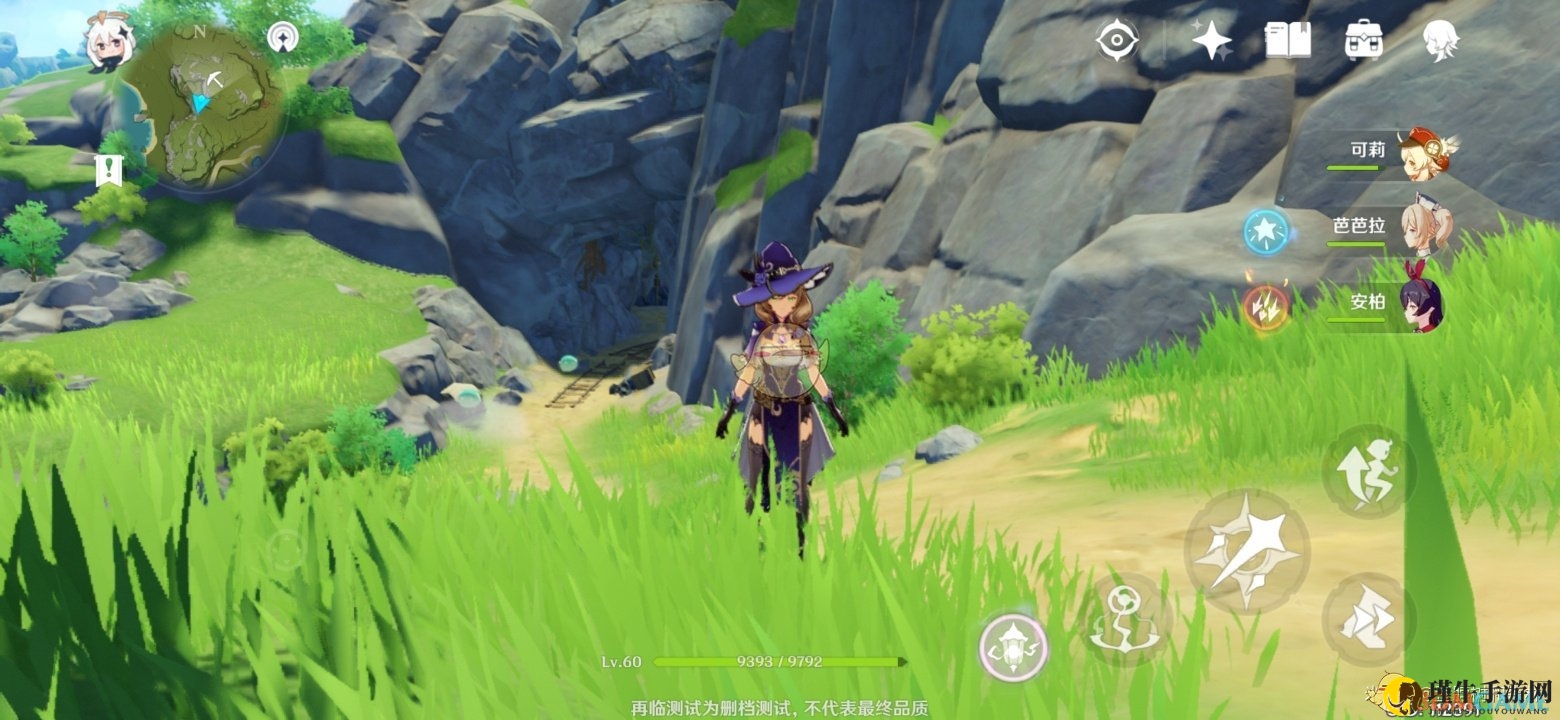Image resolution: width=1560 pixels, height=720 pixels.
Task: Open the wish star icon
Action: pyautogui.click(x=1211, y=40)
